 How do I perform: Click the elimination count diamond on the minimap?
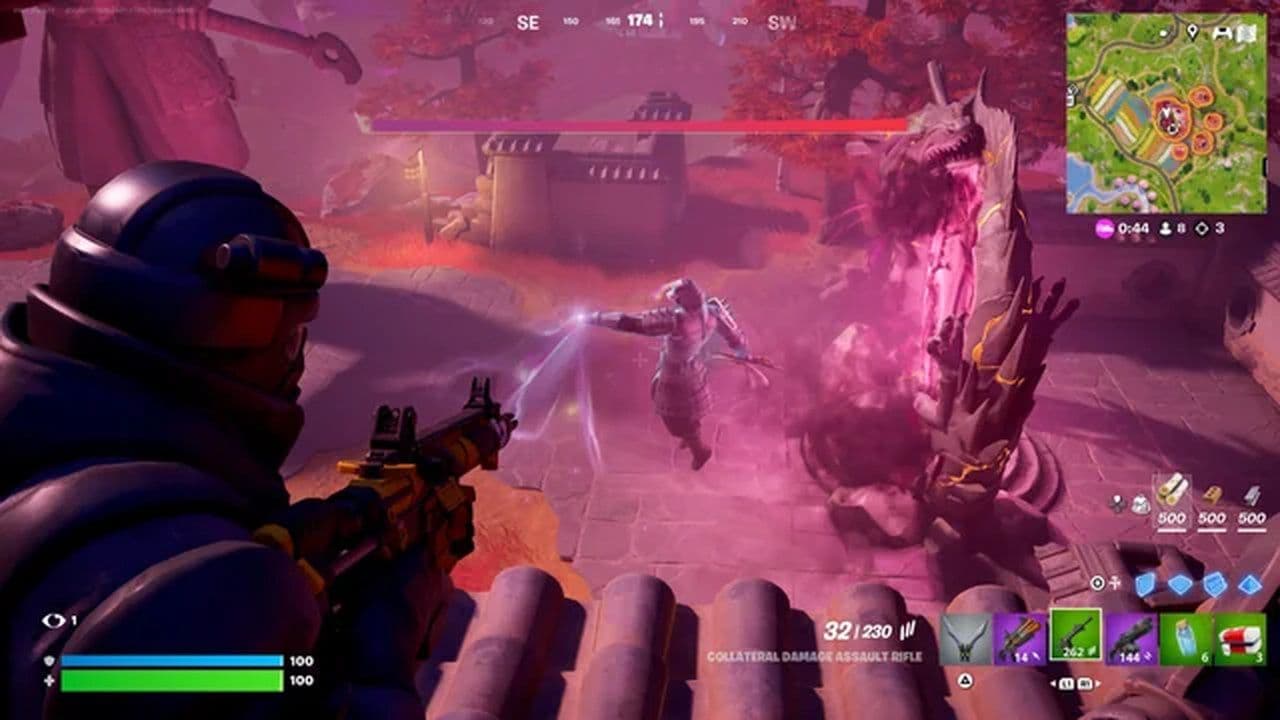[x=1201, y=227]
